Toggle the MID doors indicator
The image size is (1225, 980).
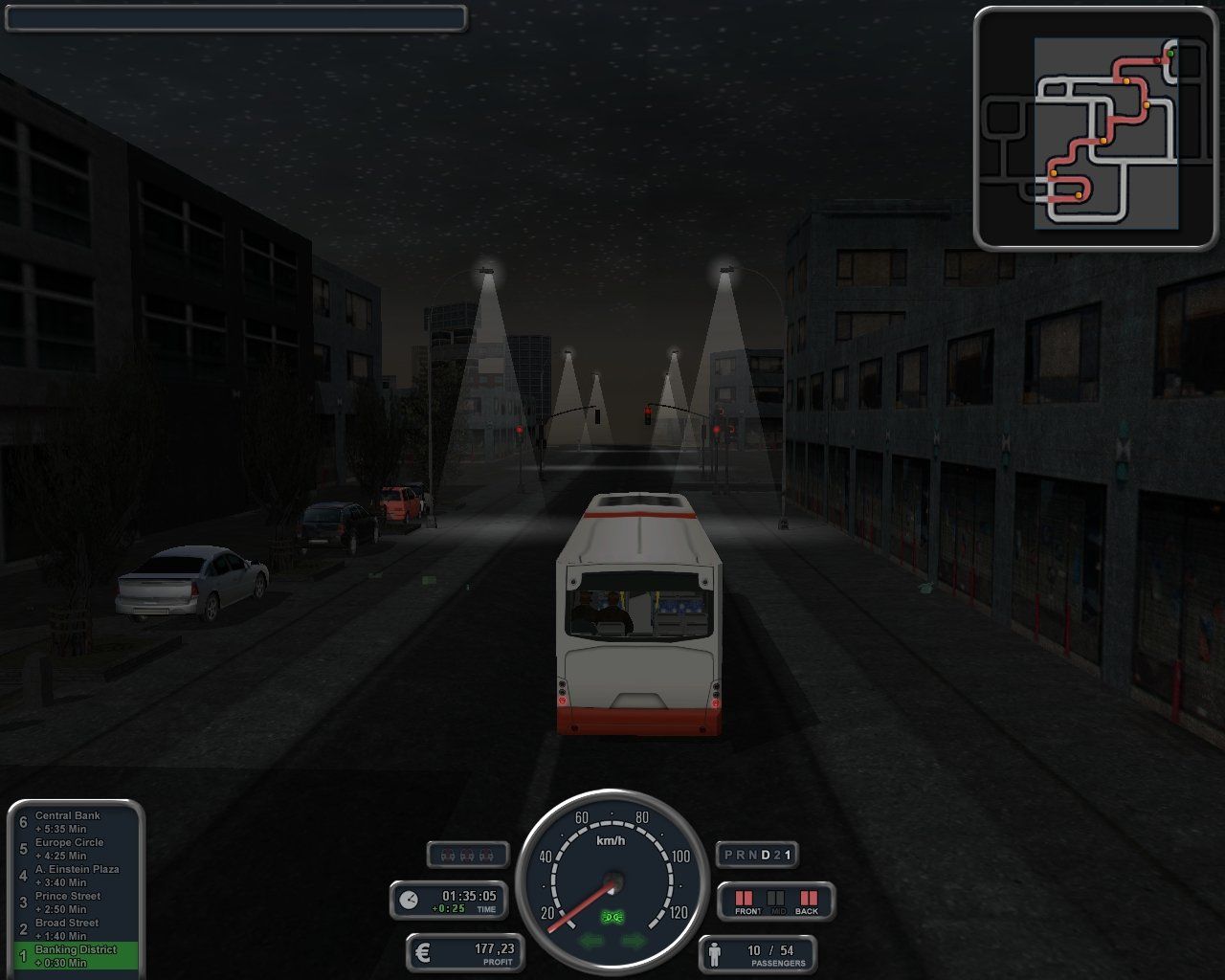[x=775, y=899]
